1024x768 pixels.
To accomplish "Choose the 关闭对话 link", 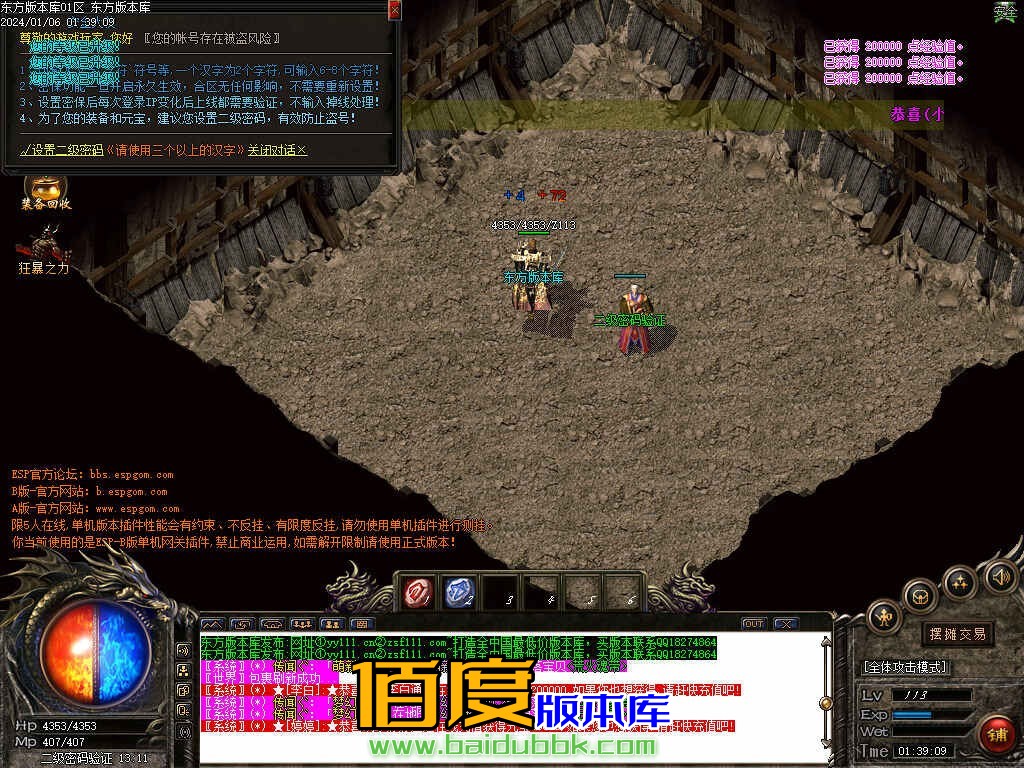I will pos(277,150).
